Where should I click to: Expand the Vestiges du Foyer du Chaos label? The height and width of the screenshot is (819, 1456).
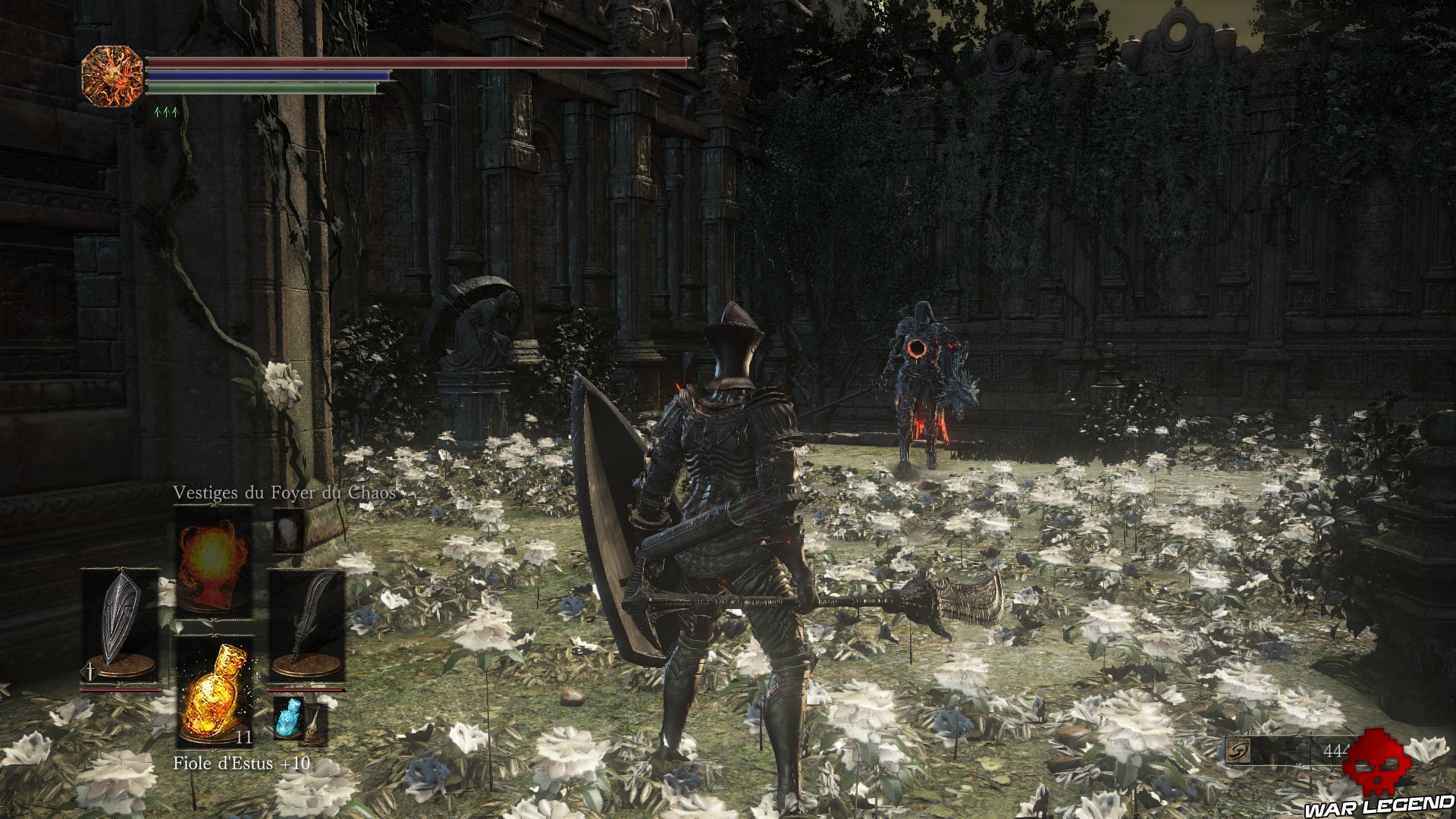point(284,492)
